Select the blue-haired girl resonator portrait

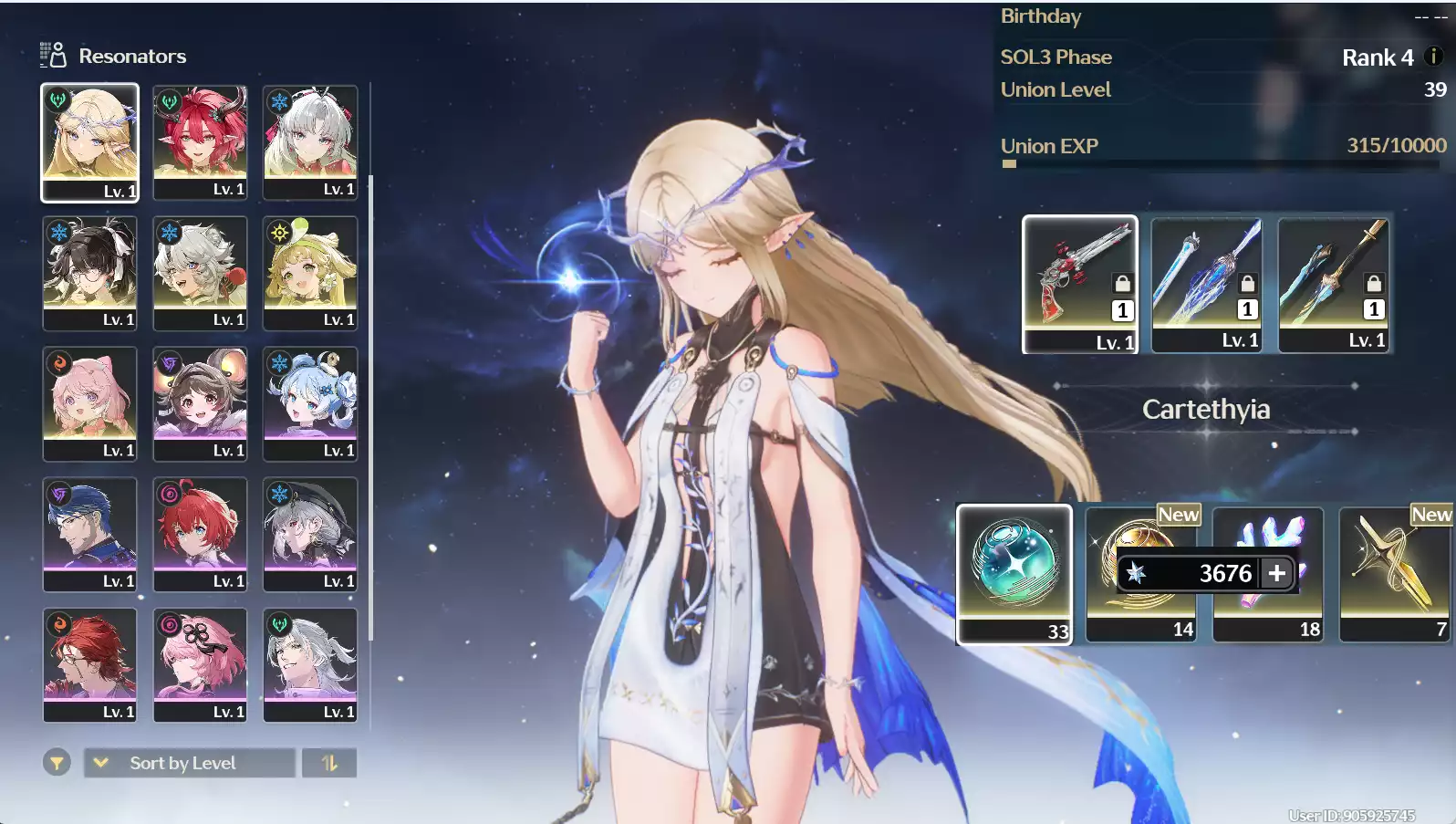point(310,402)
